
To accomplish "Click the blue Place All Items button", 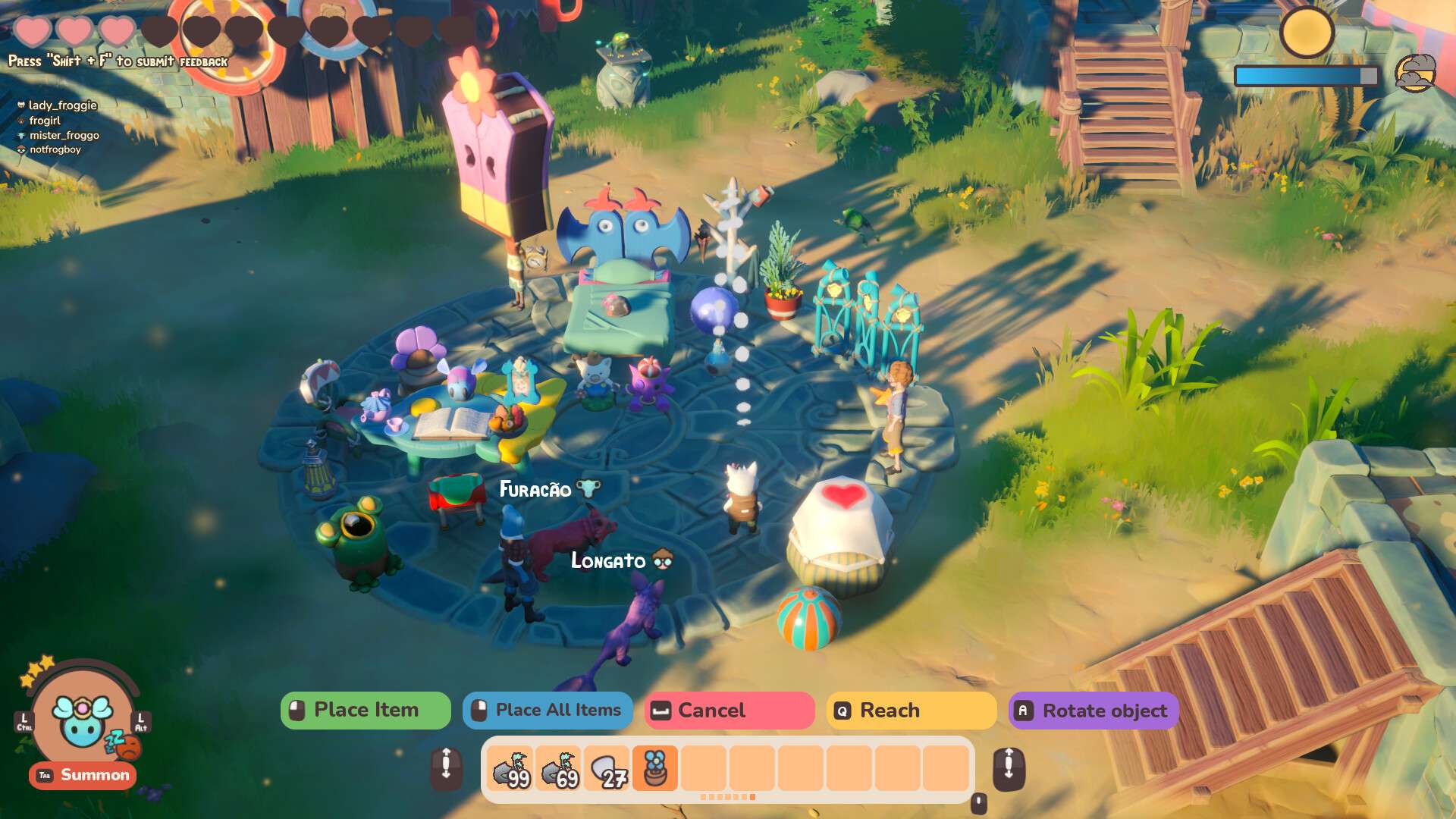I will tap(548, 711).
